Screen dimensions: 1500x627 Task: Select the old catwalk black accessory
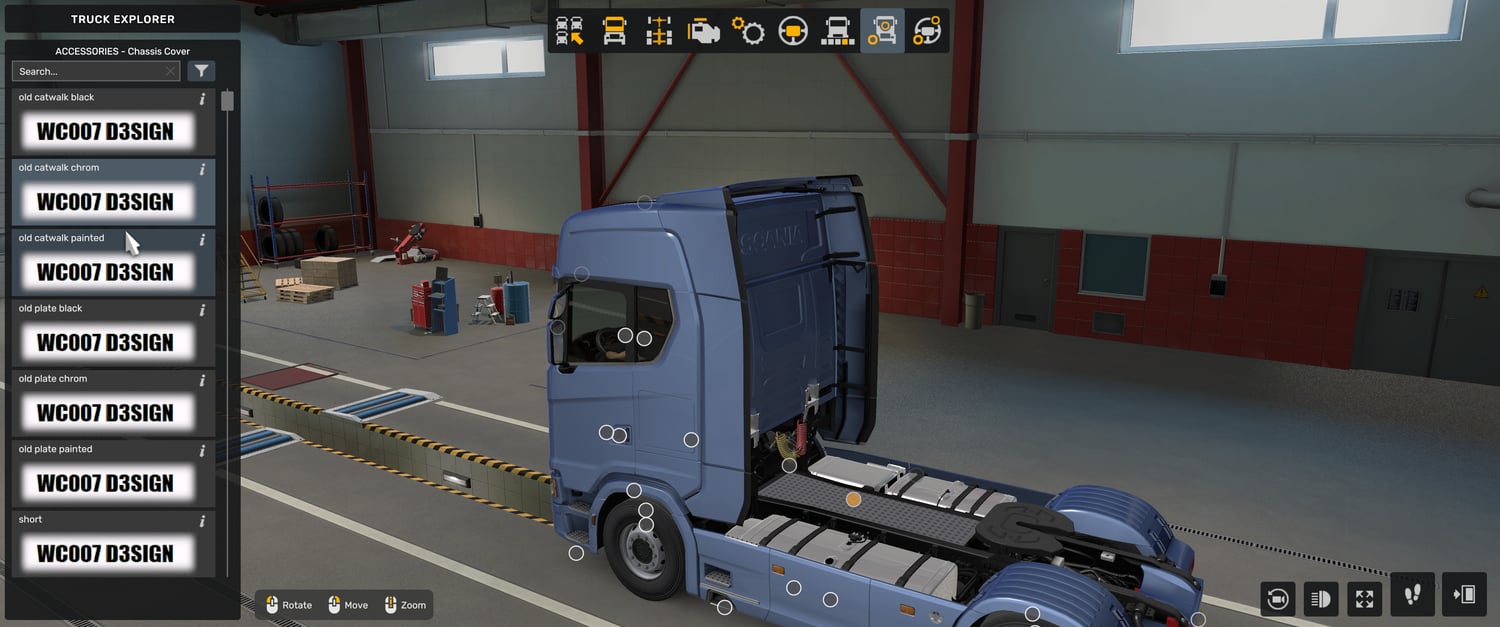tap(106, 131)
